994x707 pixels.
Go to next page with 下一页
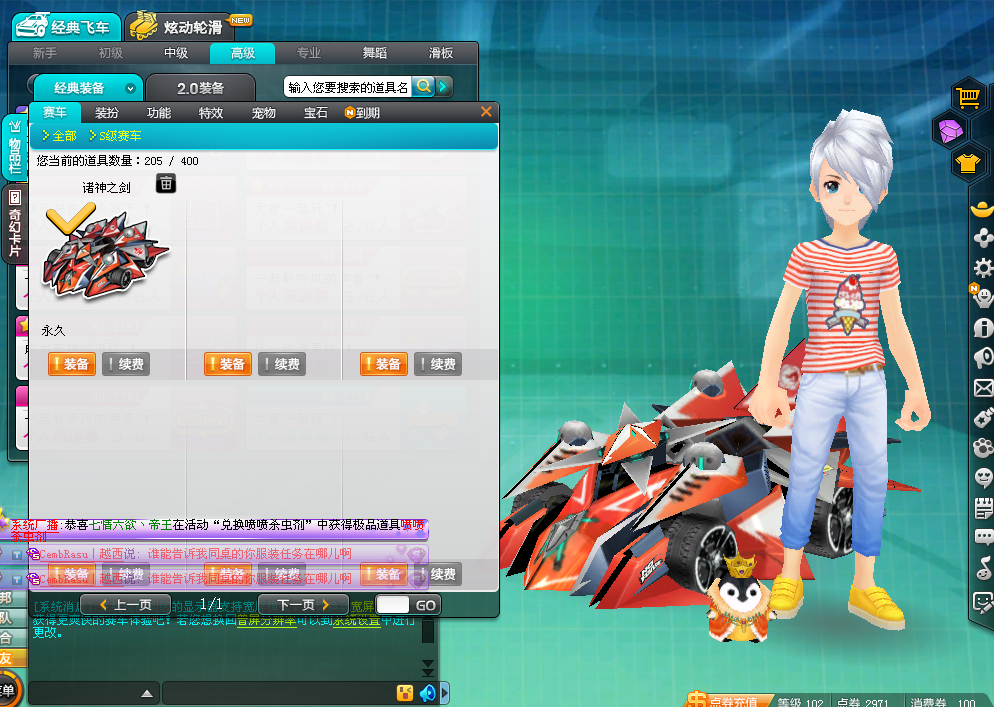pyautogui.click(x=303, y=605)
